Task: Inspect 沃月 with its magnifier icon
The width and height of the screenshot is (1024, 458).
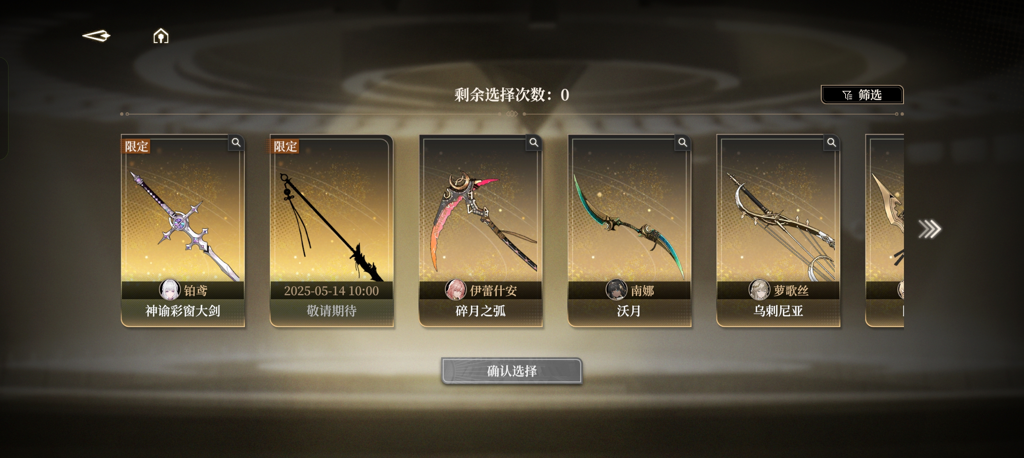Action: (683, 143)
